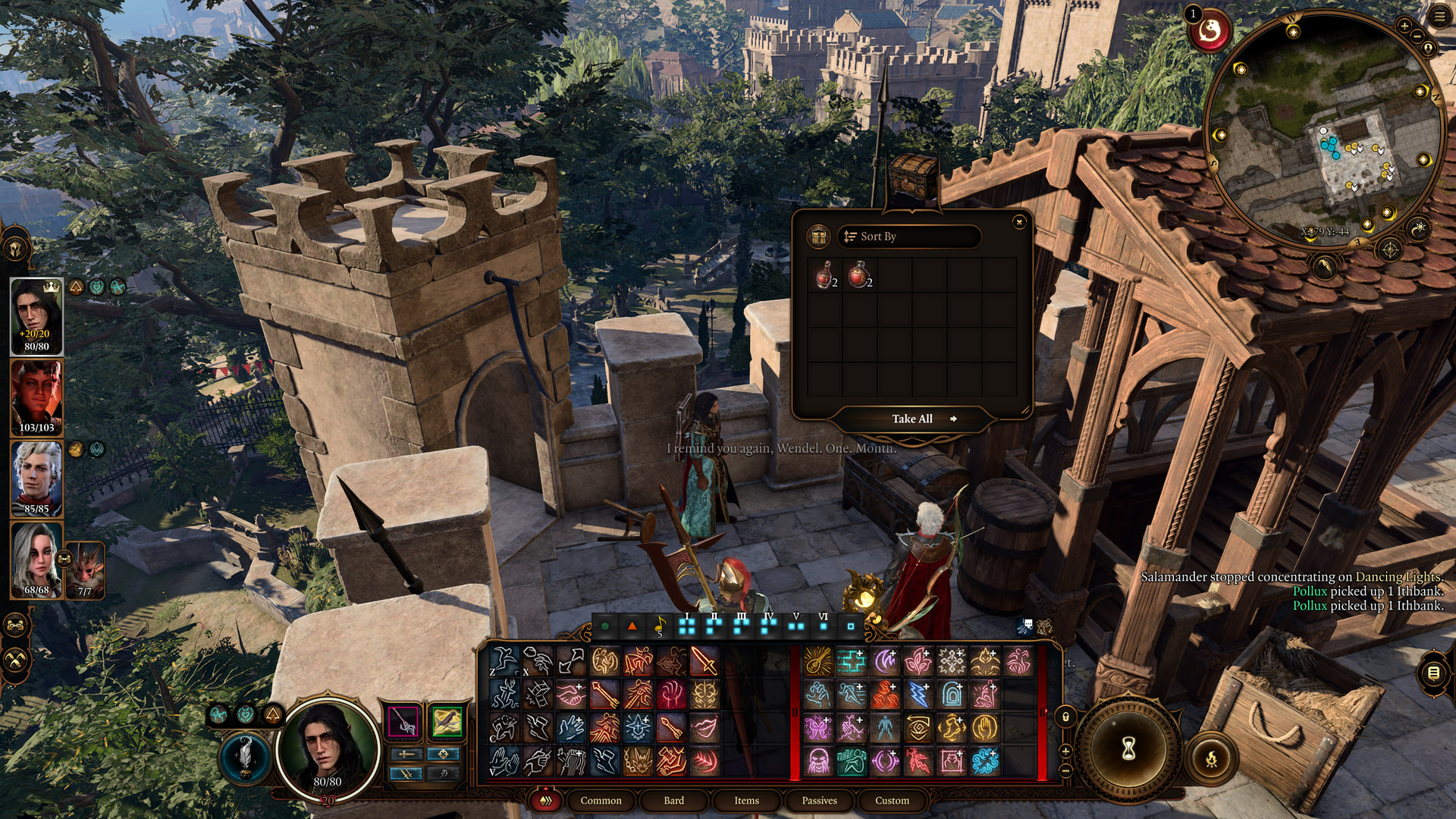
Task: Click the hourglass end turn button
Action: [x=1128, y=749]
